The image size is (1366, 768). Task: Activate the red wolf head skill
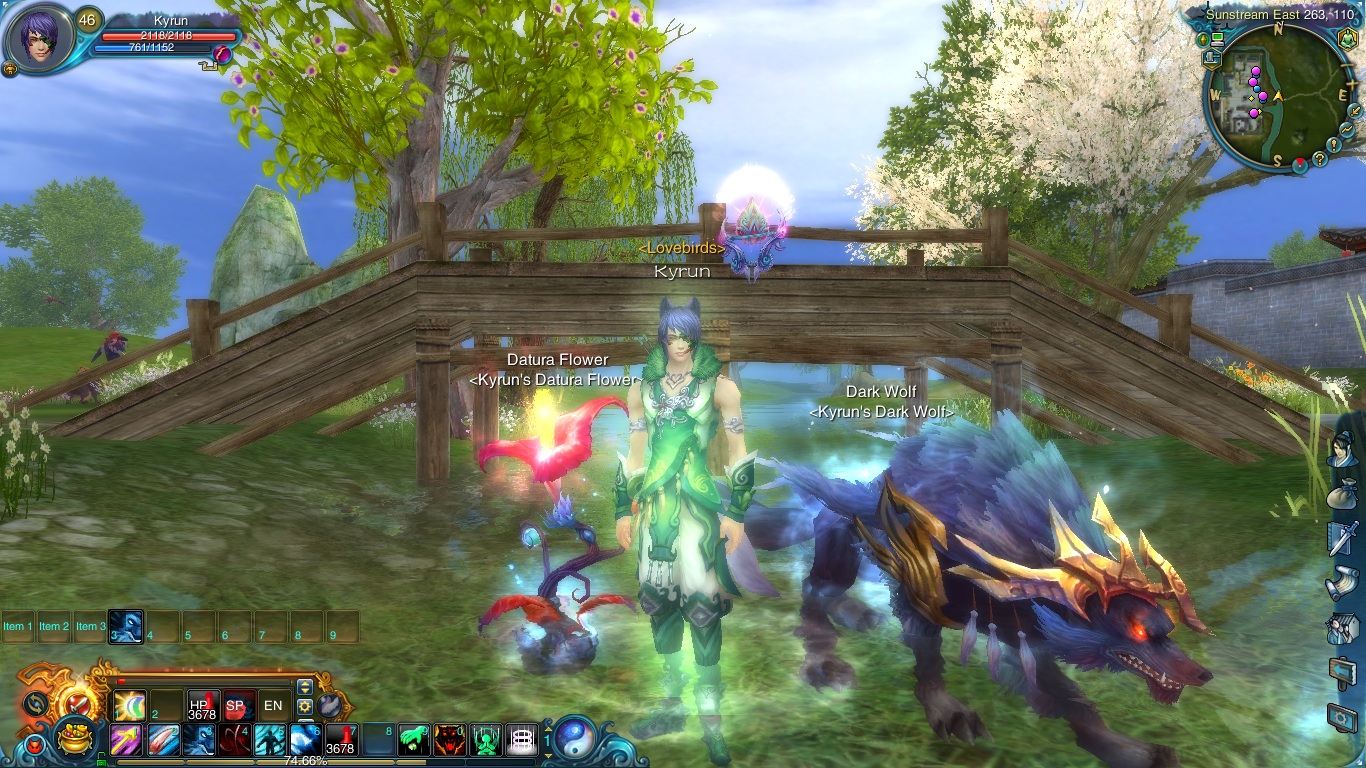450,740
